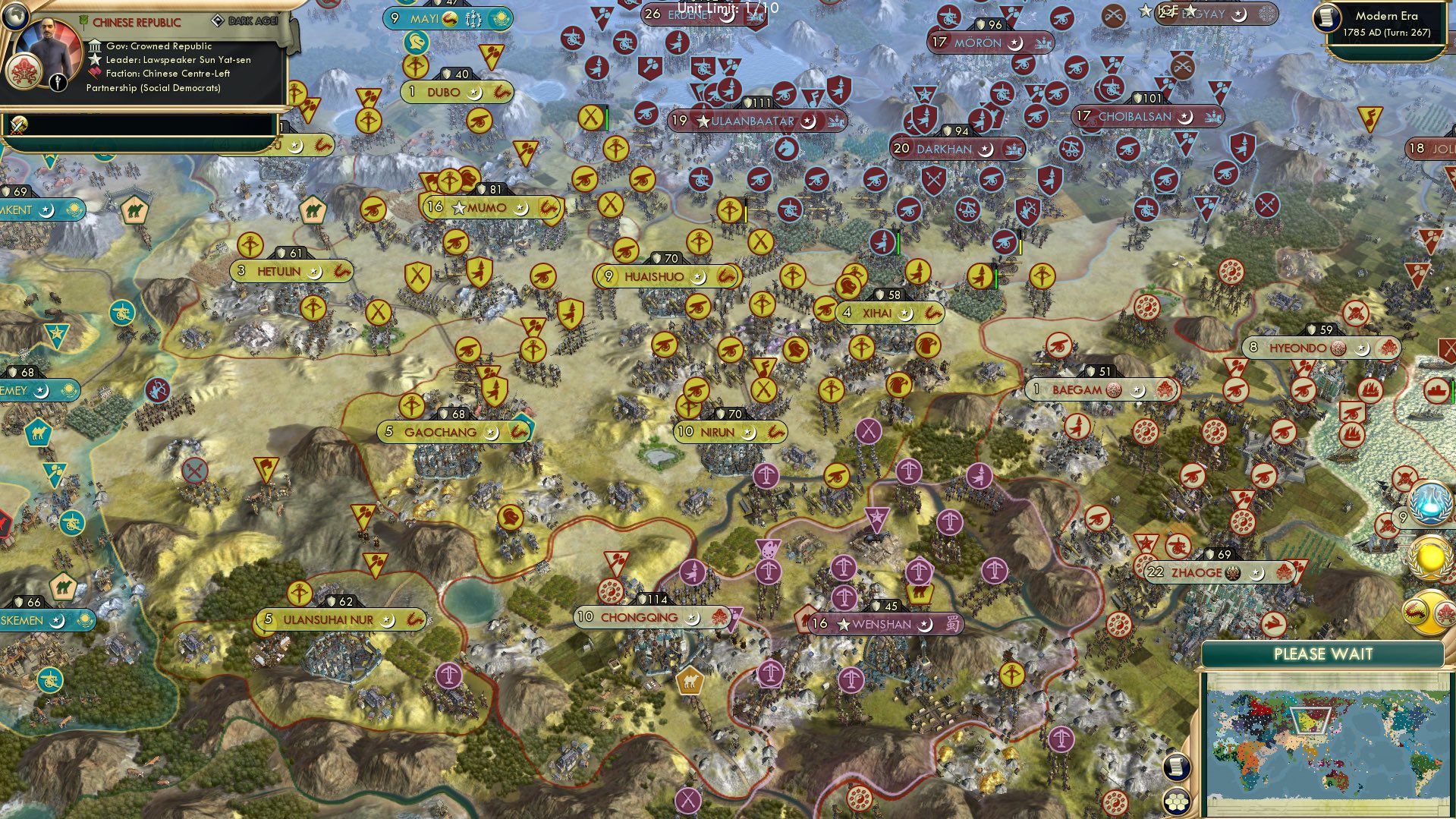Screen dimensions: 1456x819
Task: Click the dragon religion icon on the Dubo banner
Action: pos(502,92)
